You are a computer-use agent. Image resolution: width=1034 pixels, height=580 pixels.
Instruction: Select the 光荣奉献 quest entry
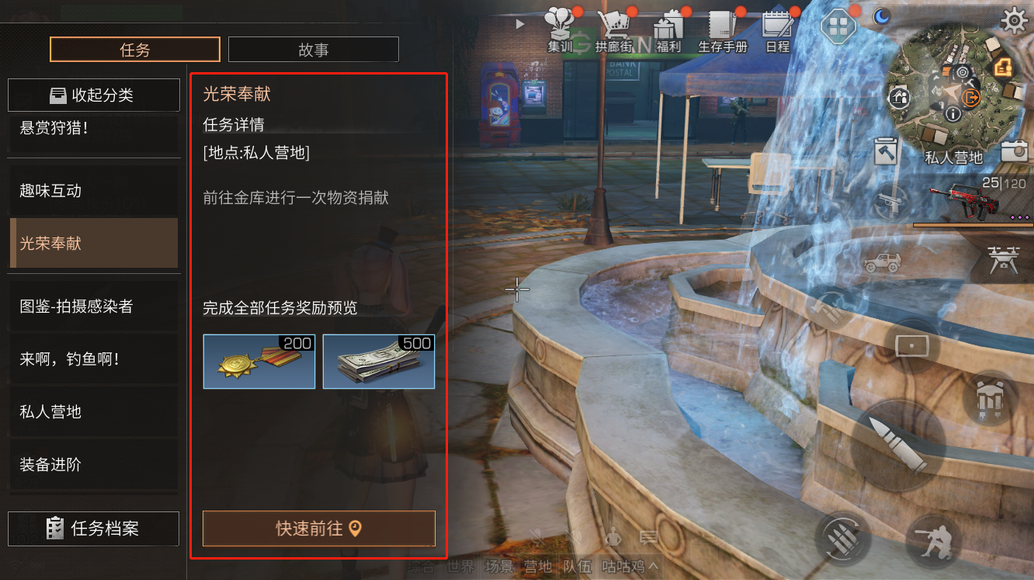coord(93,243)
